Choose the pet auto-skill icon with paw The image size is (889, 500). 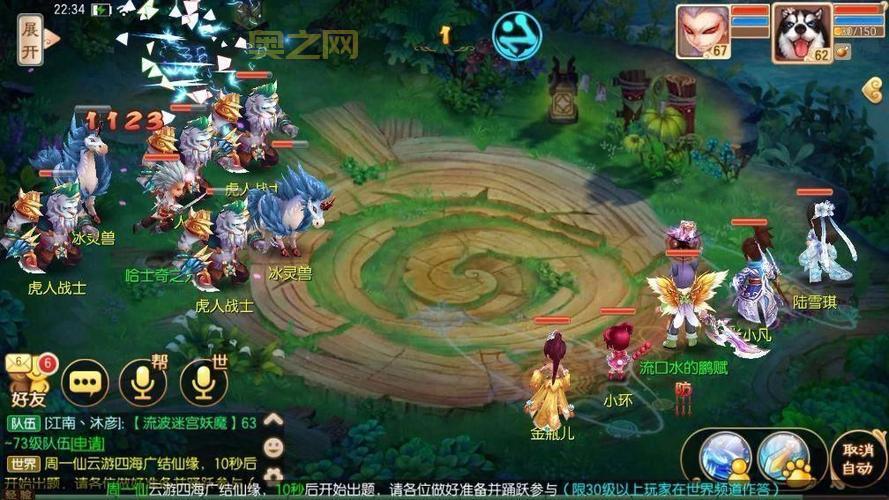click(783, 458)
